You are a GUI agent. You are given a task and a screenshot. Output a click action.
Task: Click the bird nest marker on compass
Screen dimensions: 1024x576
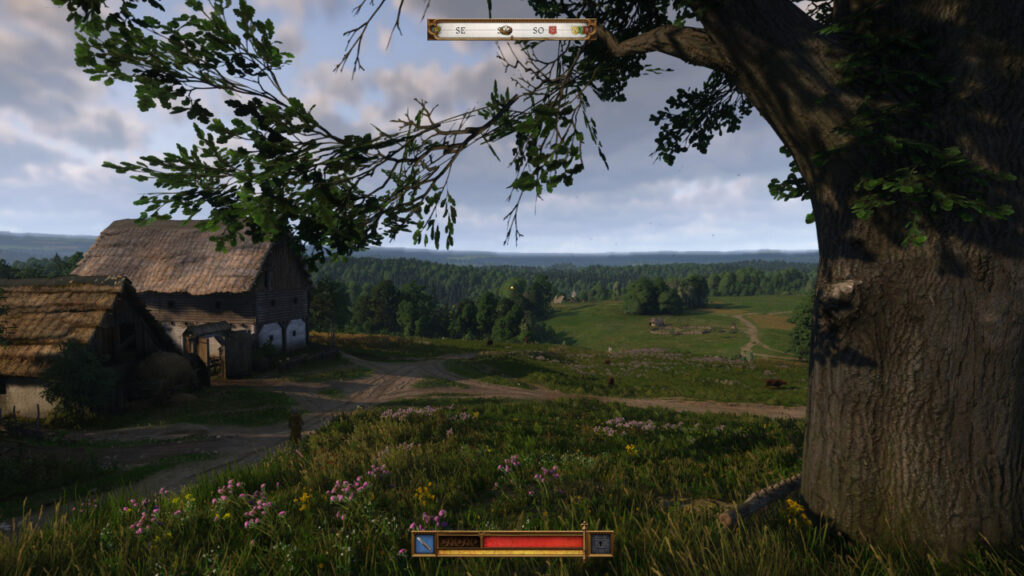coord(506,30)
